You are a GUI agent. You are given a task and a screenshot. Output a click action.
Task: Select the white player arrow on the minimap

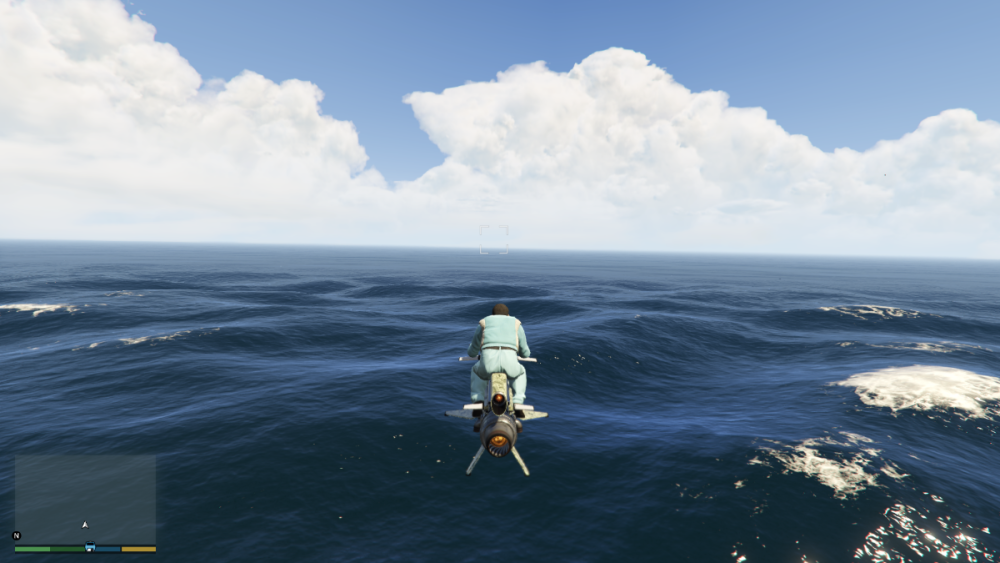coord(85,524)
